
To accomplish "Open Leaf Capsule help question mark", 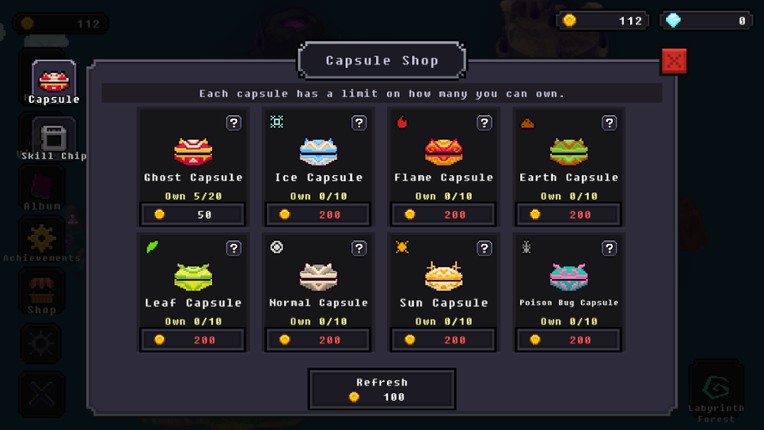I will coord(233,248).
